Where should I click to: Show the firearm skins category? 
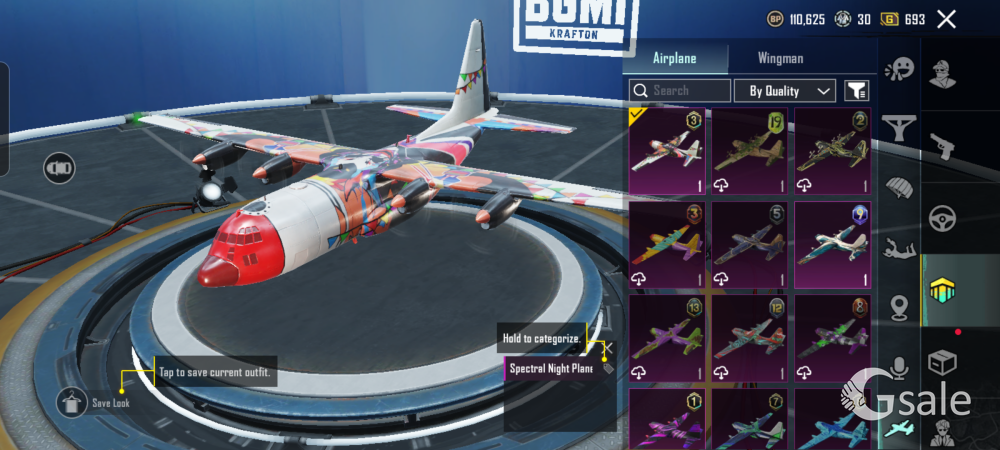[940, 146]
